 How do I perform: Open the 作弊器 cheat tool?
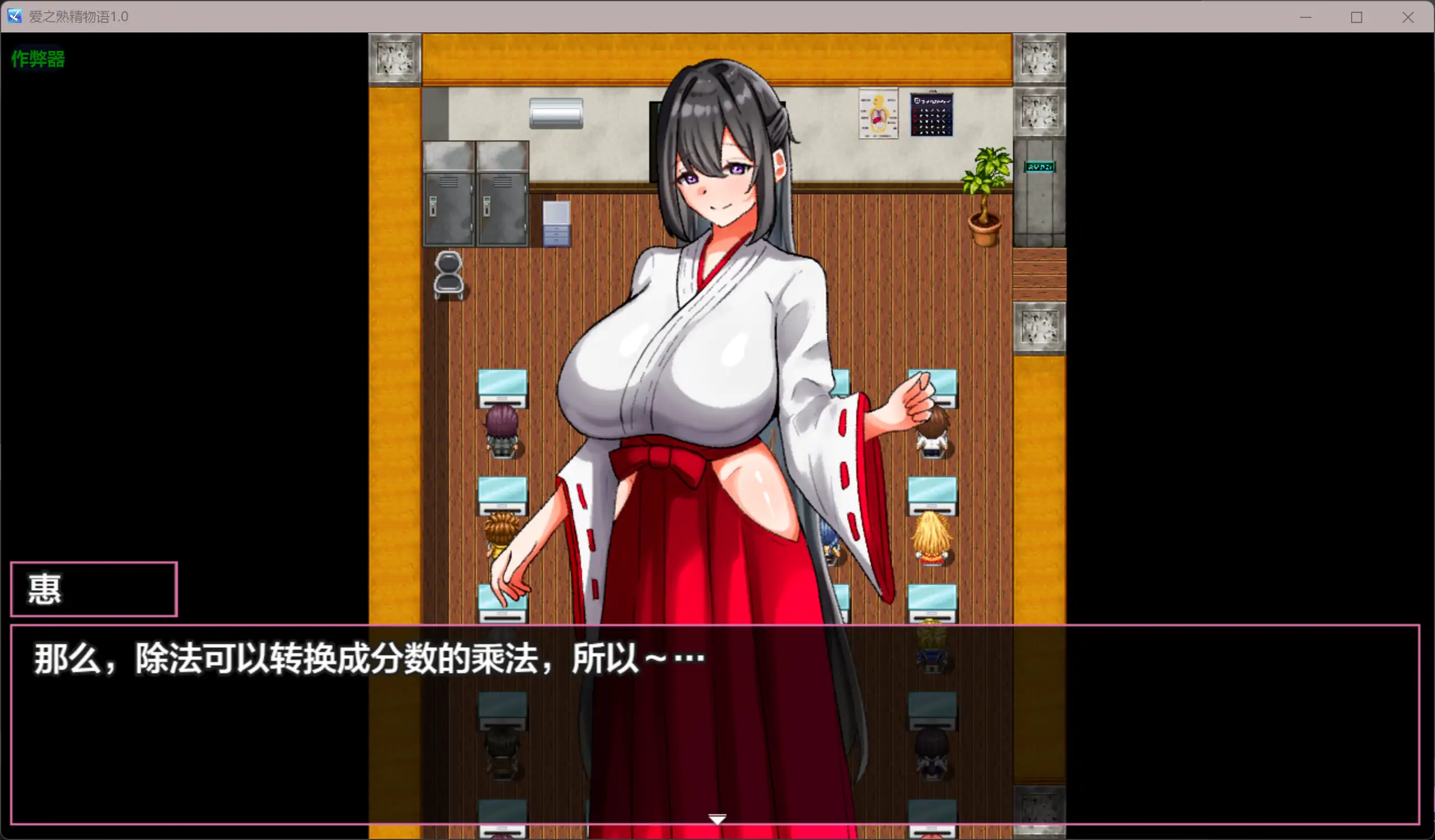point(37,58)
